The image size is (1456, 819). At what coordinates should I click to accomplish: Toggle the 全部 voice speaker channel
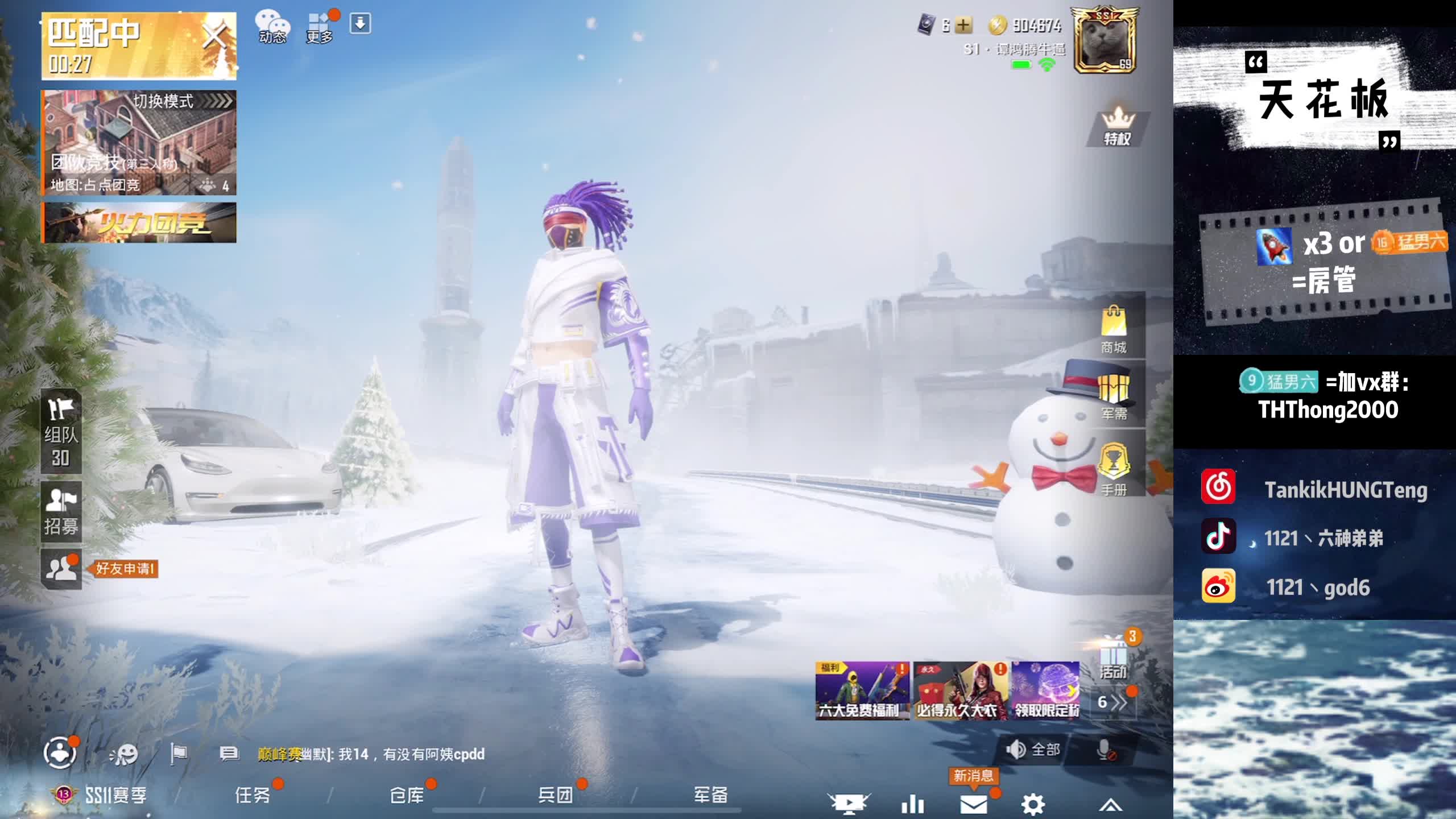click(x=1033, y=750)
